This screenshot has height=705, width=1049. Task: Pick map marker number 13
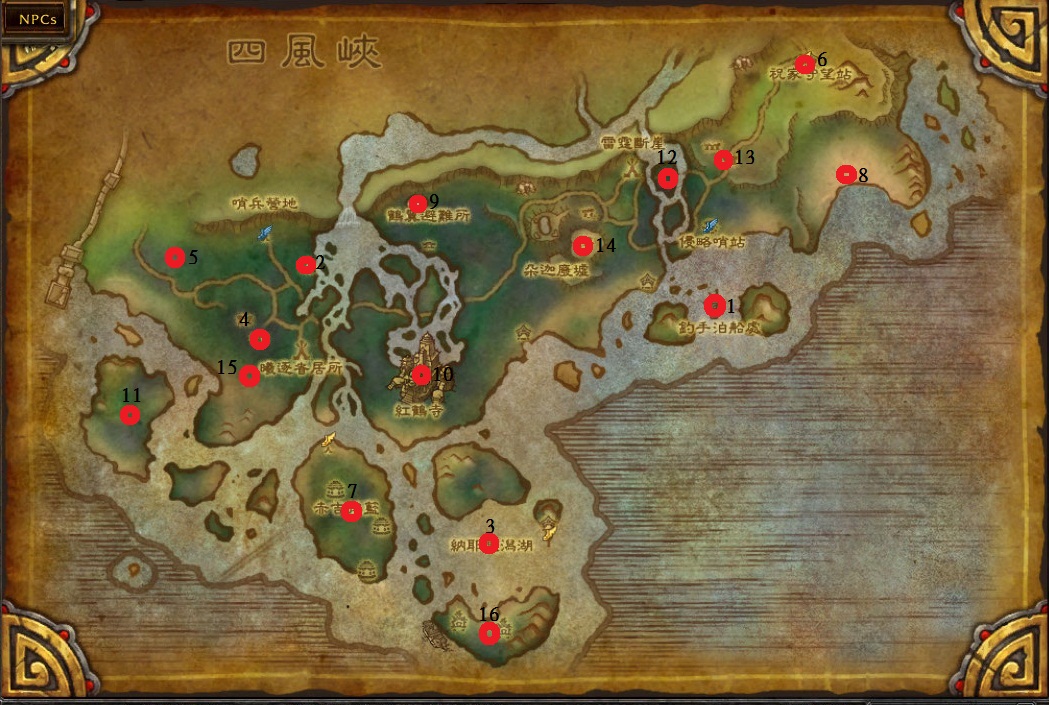723,160
